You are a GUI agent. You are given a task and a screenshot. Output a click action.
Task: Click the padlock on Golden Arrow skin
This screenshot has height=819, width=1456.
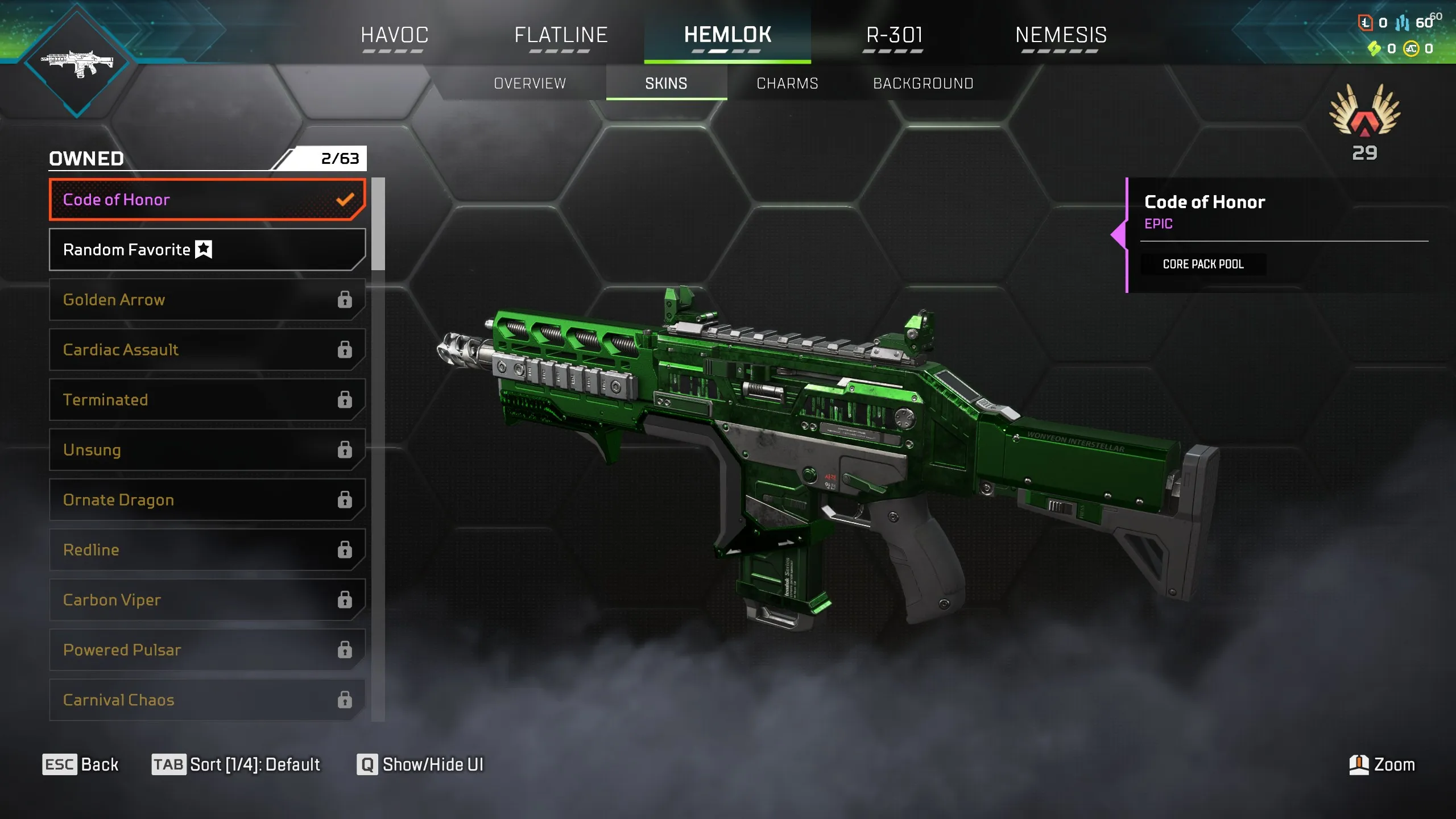(x=345, y=300)
